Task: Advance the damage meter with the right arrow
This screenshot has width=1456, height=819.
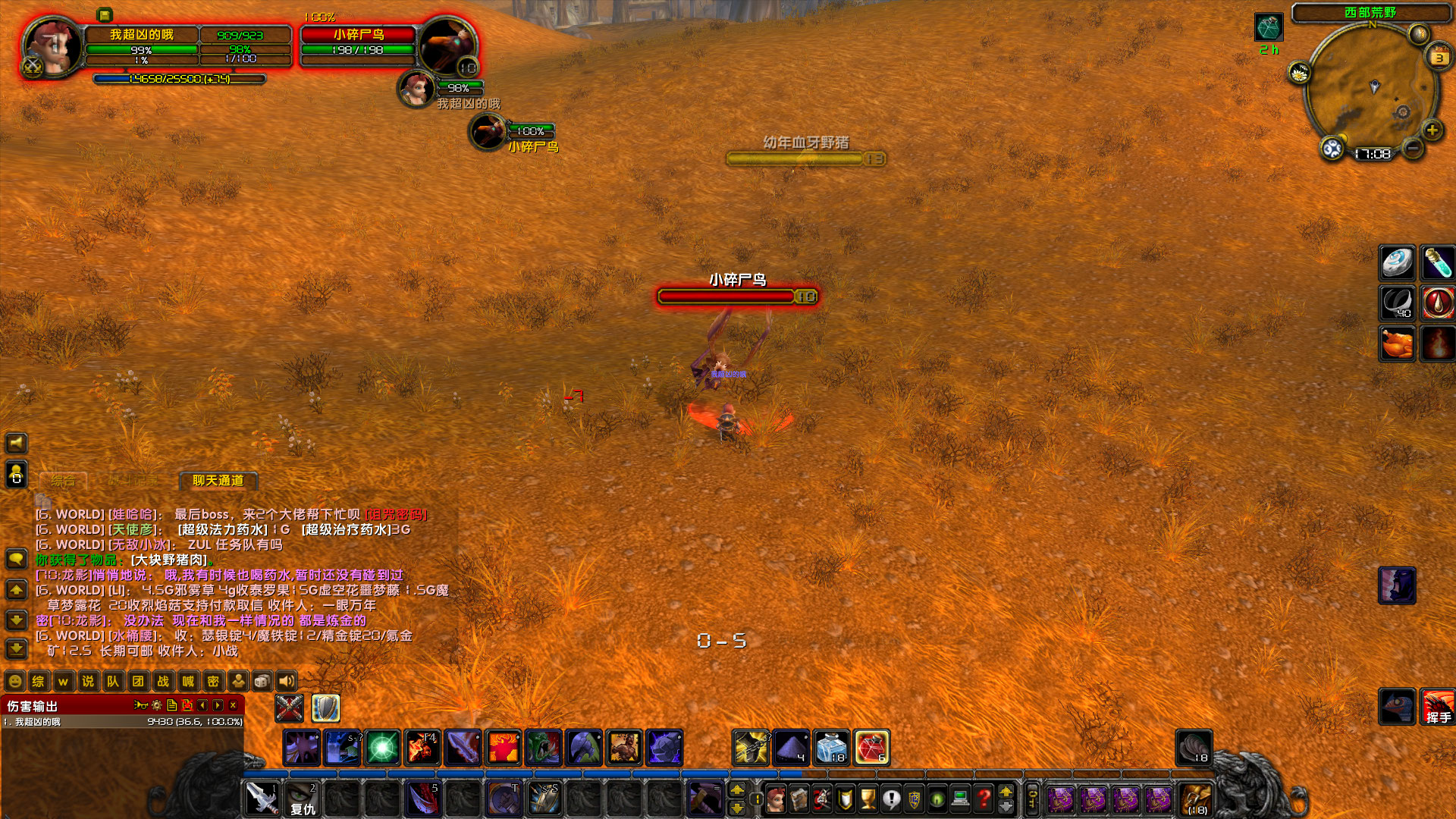Action: point(218,706)
